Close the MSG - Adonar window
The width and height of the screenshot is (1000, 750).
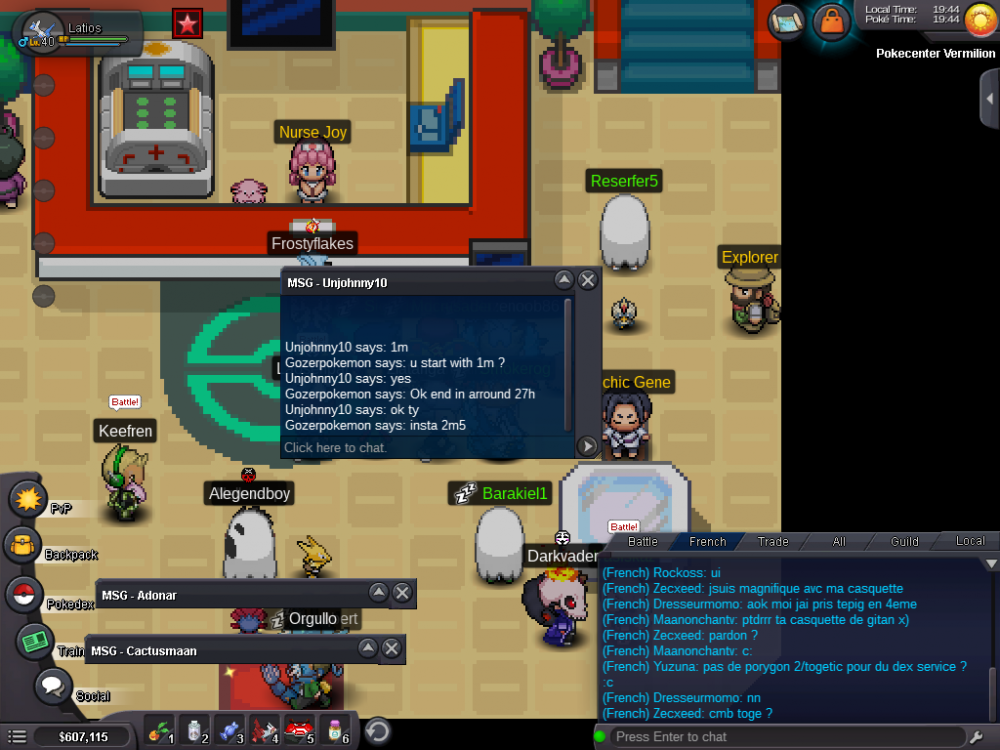[402, 593]
